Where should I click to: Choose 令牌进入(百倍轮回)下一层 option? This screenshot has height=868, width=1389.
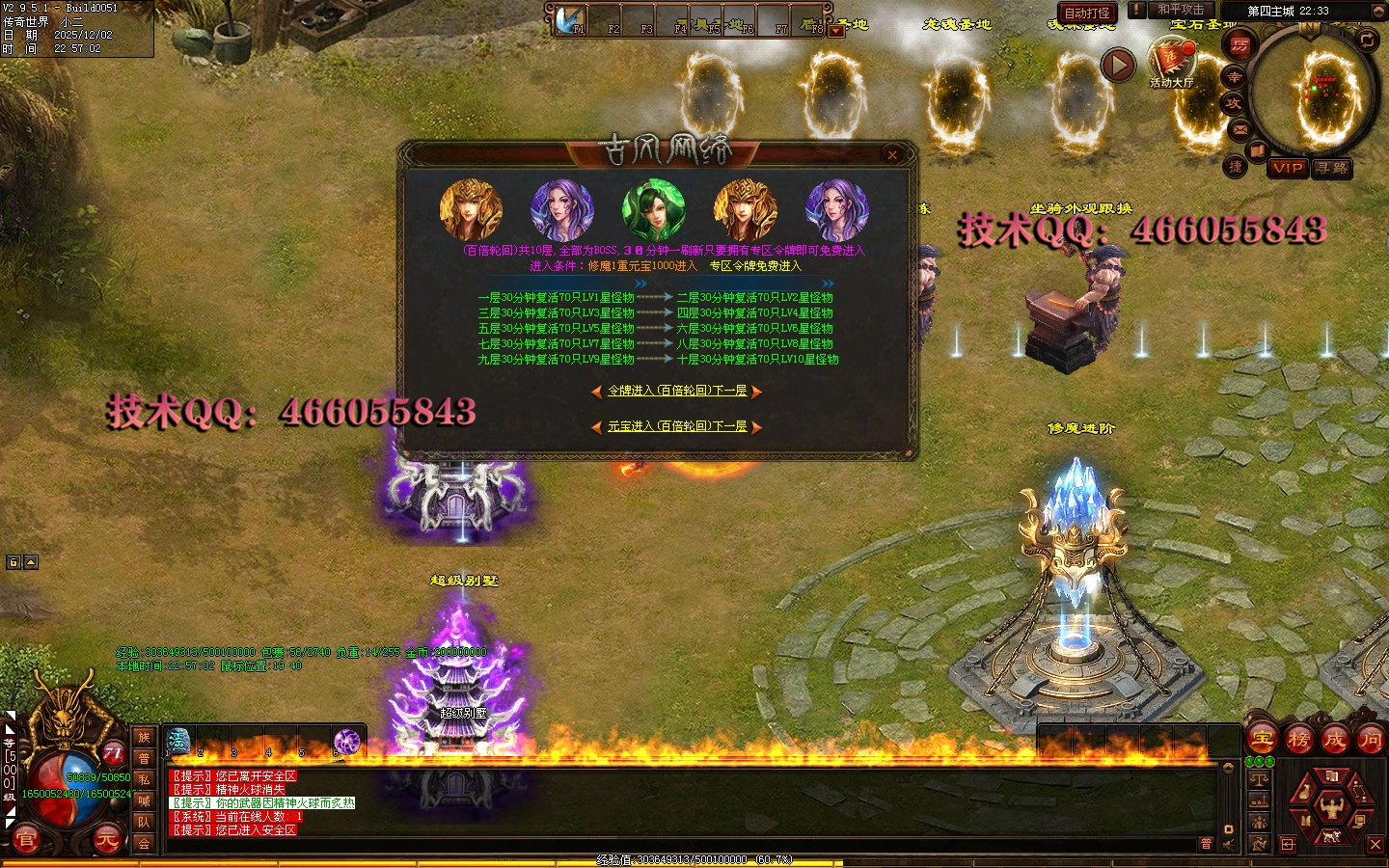[x=677, y=391]
